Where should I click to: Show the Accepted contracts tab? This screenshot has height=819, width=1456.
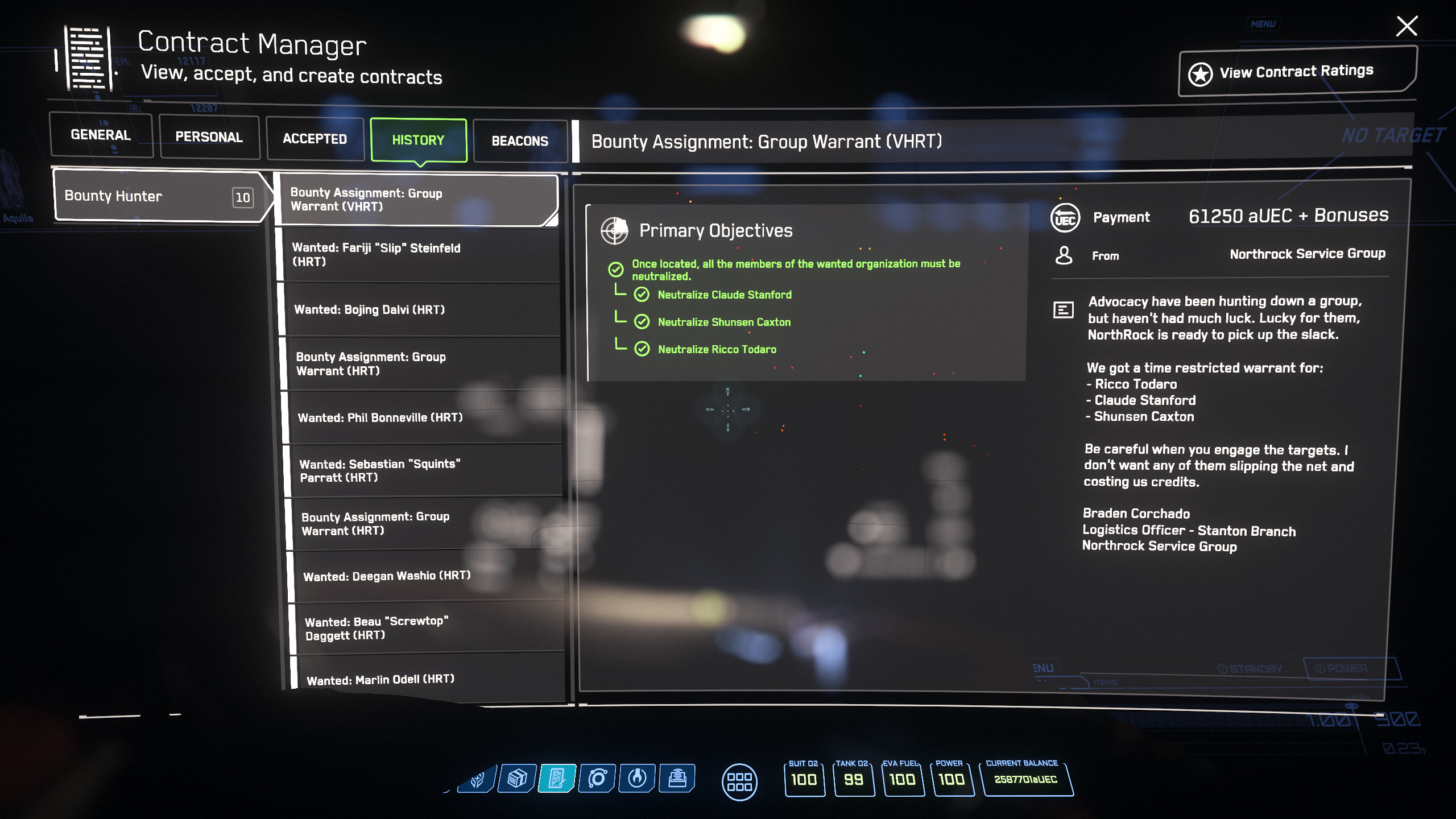(x=315, y=139)
